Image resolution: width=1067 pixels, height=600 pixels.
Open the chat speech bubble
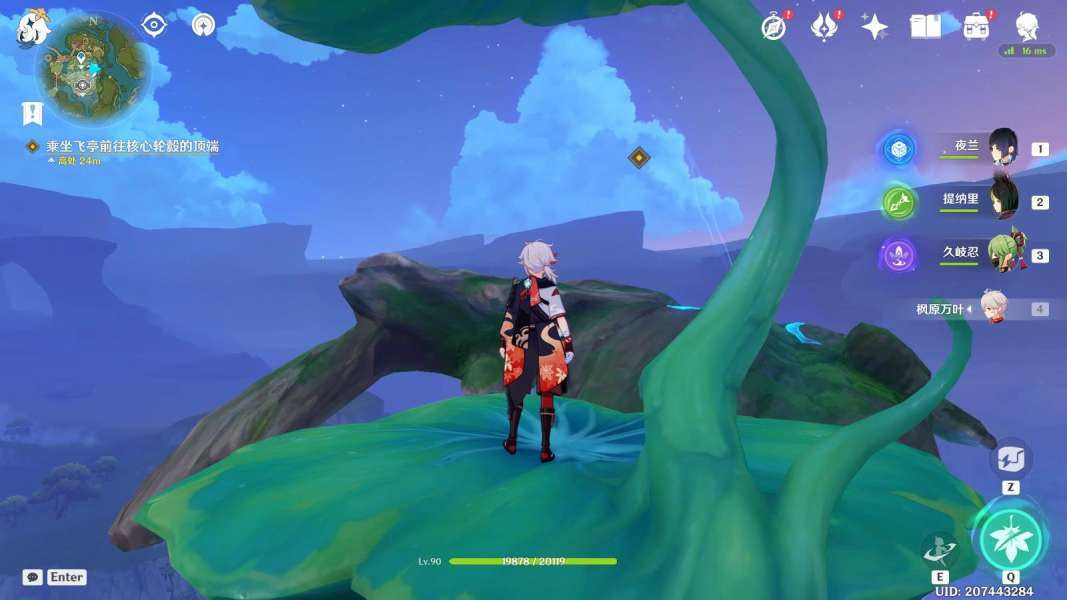(32, 577)
